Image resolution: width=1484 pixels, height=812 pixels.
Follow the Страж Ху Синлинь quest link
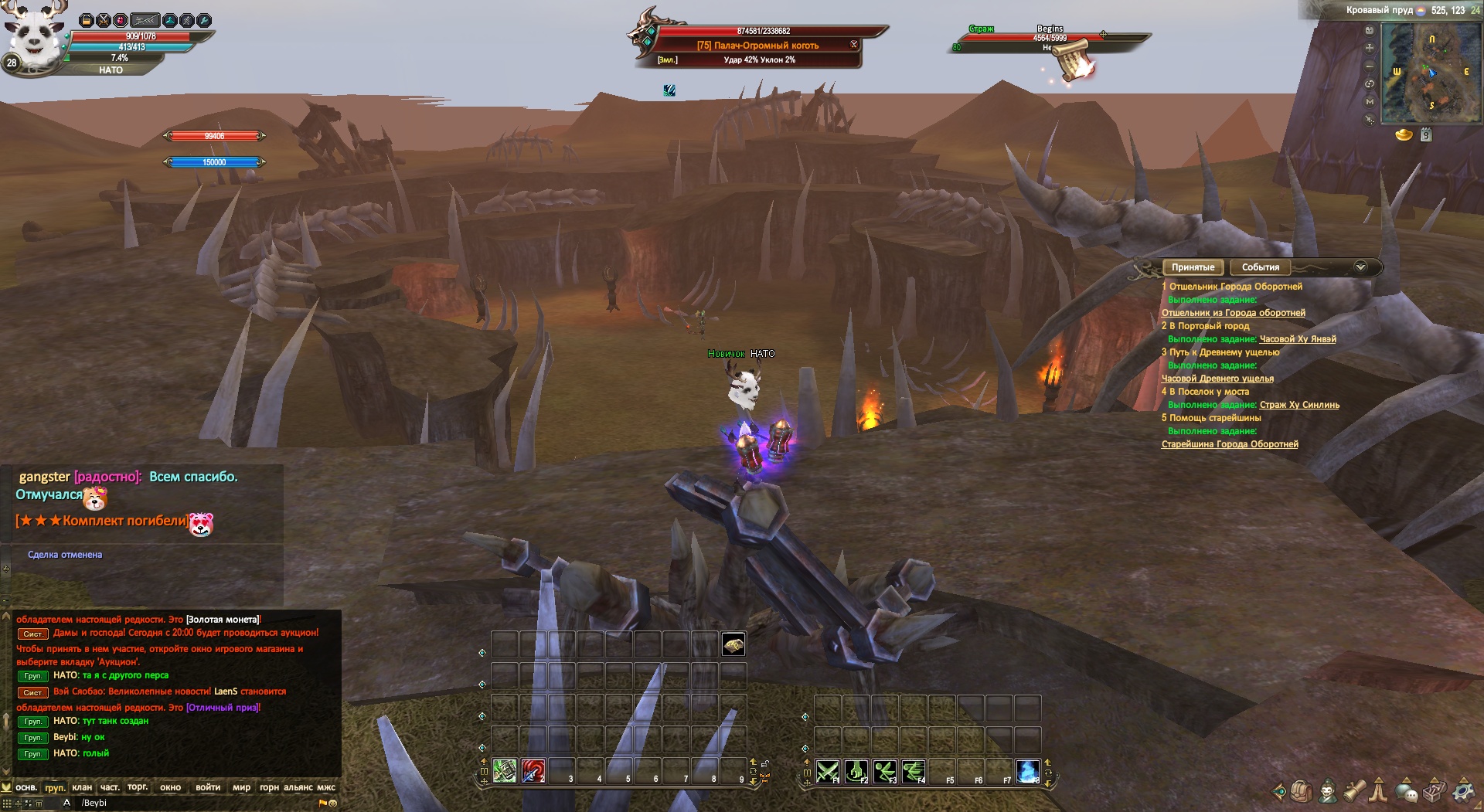[x=1299, y=405]
